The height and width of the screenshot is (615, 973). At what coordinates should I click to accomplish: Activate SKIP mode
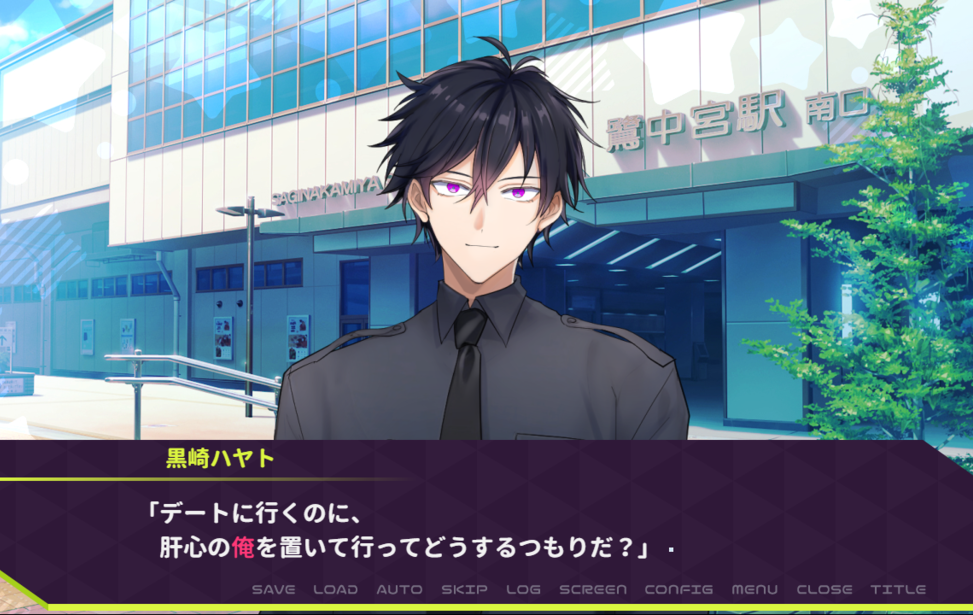click(x=464, y=589)
